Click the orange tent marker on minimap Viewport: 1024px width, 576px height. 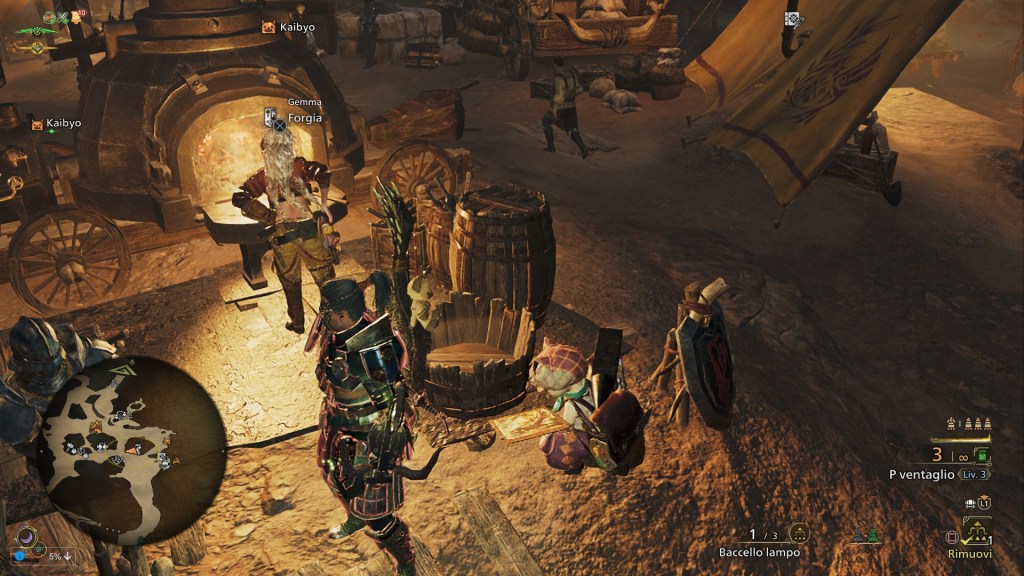[96, 427]
